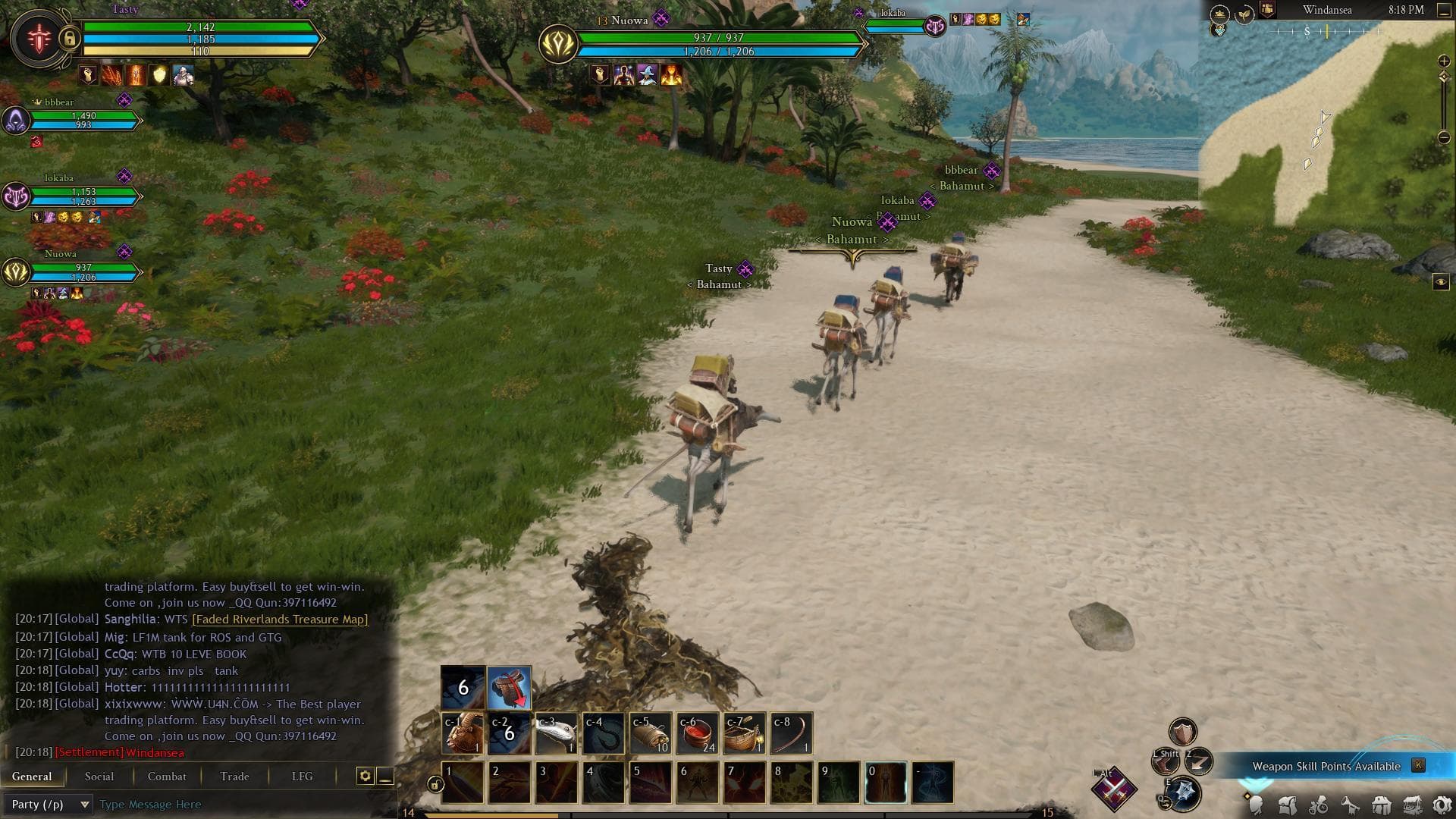Viewport: 1456px width, 819px height.
Task: Use the fish item in slot c-3
Action: click(557, 733)
